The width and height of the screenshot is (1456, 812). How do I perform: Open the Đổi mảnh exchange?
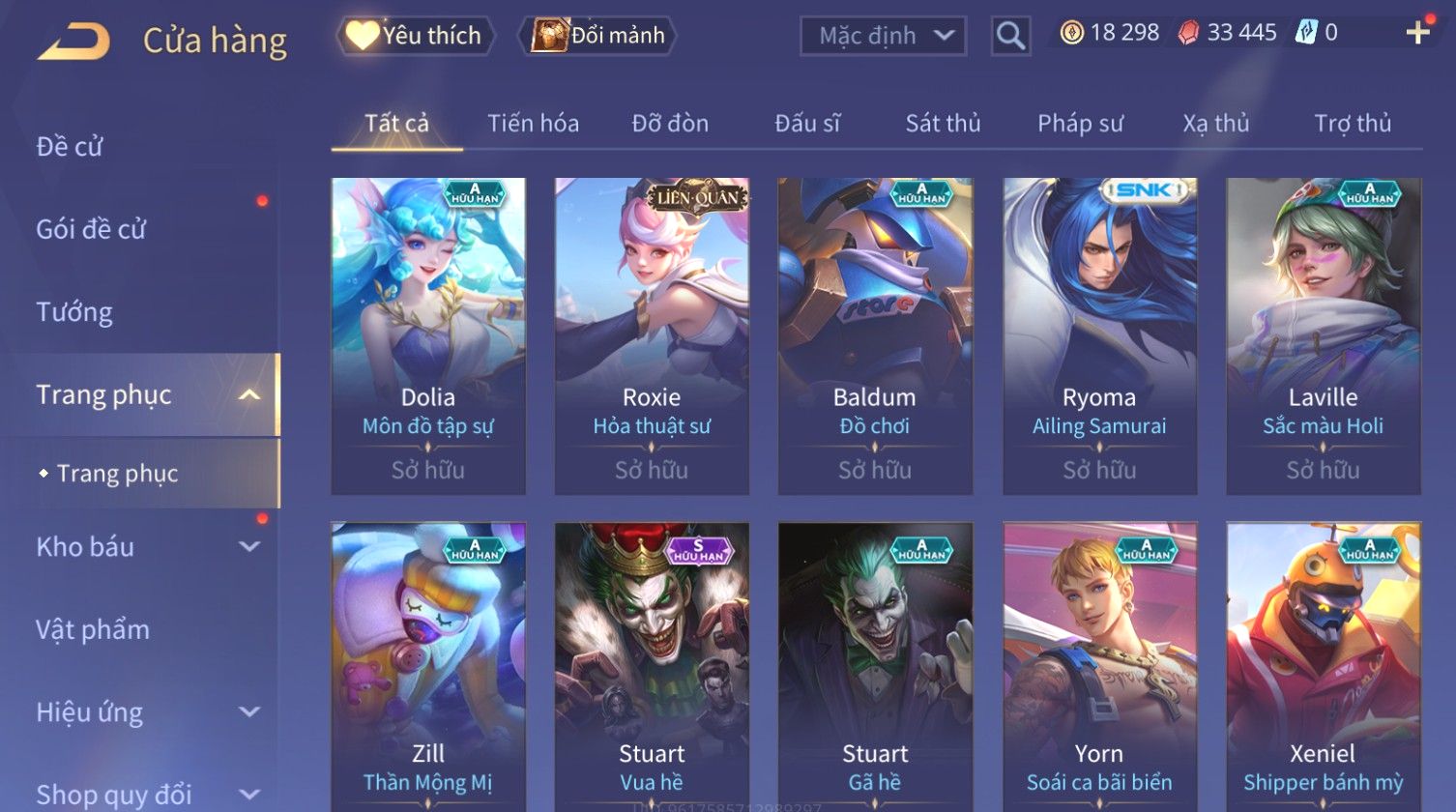(x=597, y=36)
